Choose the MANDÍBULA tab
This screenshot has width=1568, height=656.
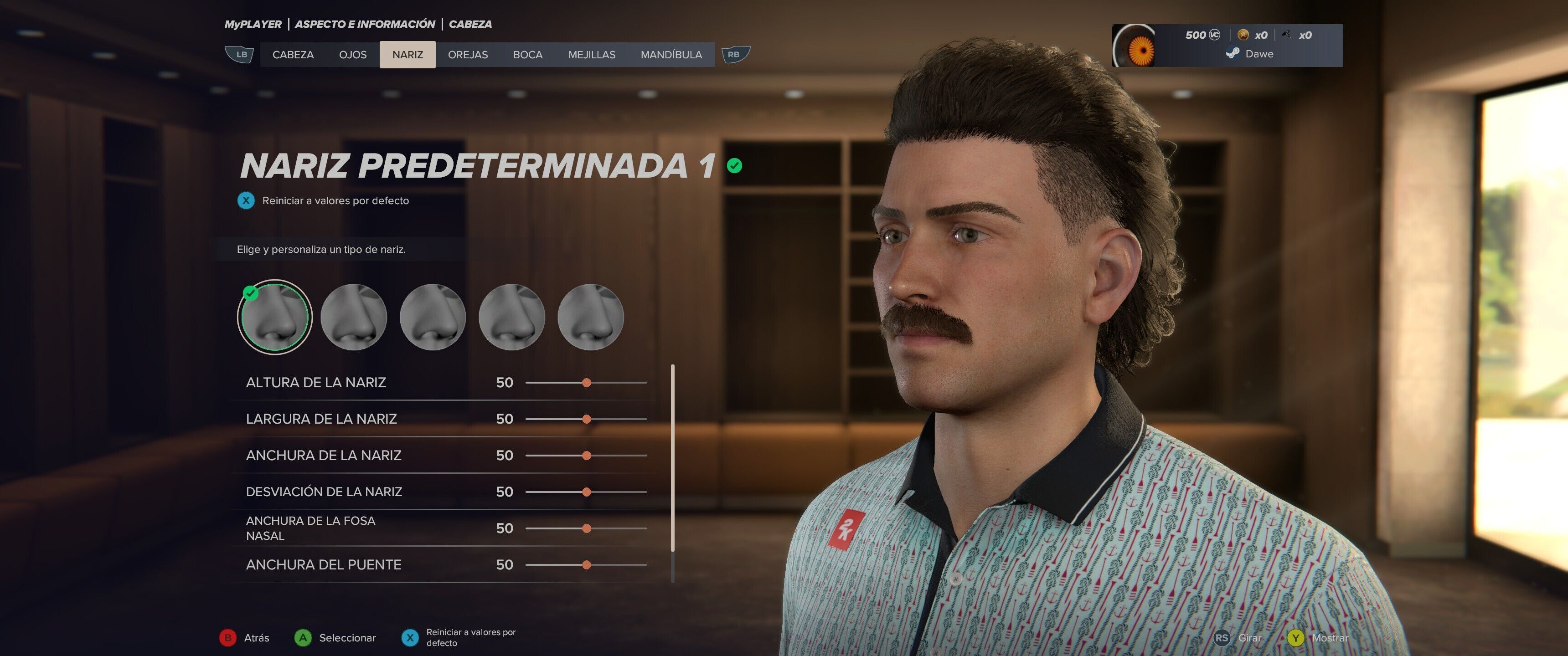tap(671, 55)
